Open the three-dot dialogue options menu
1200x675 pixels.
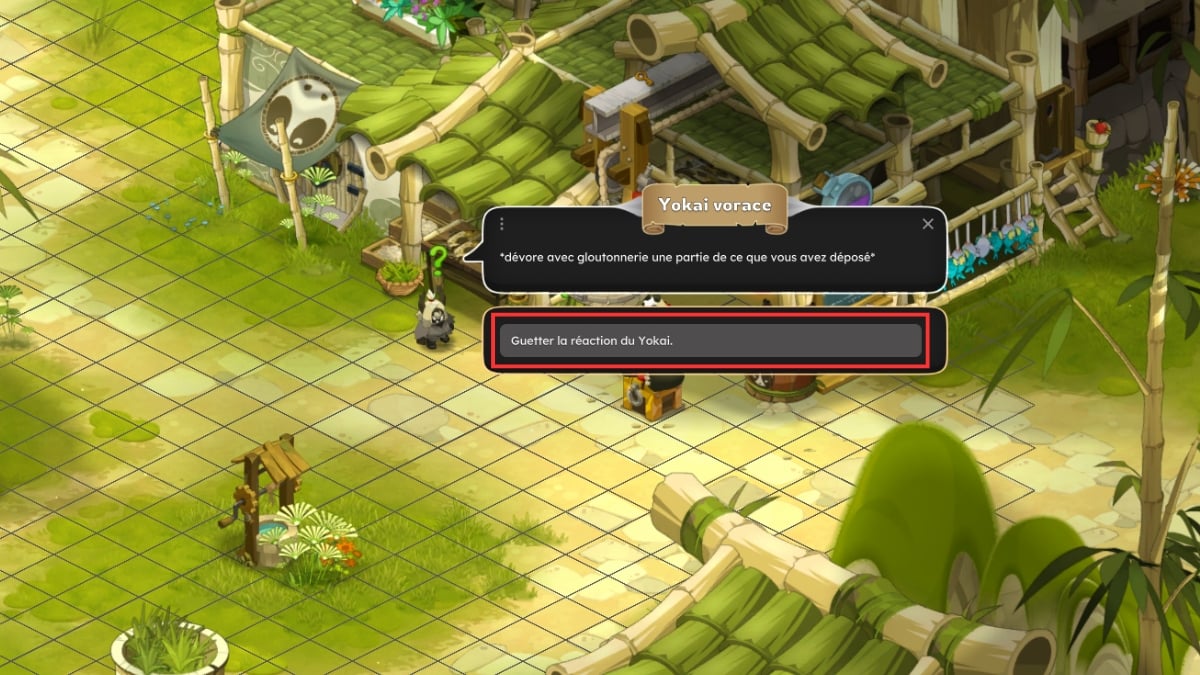coord(502,224)
